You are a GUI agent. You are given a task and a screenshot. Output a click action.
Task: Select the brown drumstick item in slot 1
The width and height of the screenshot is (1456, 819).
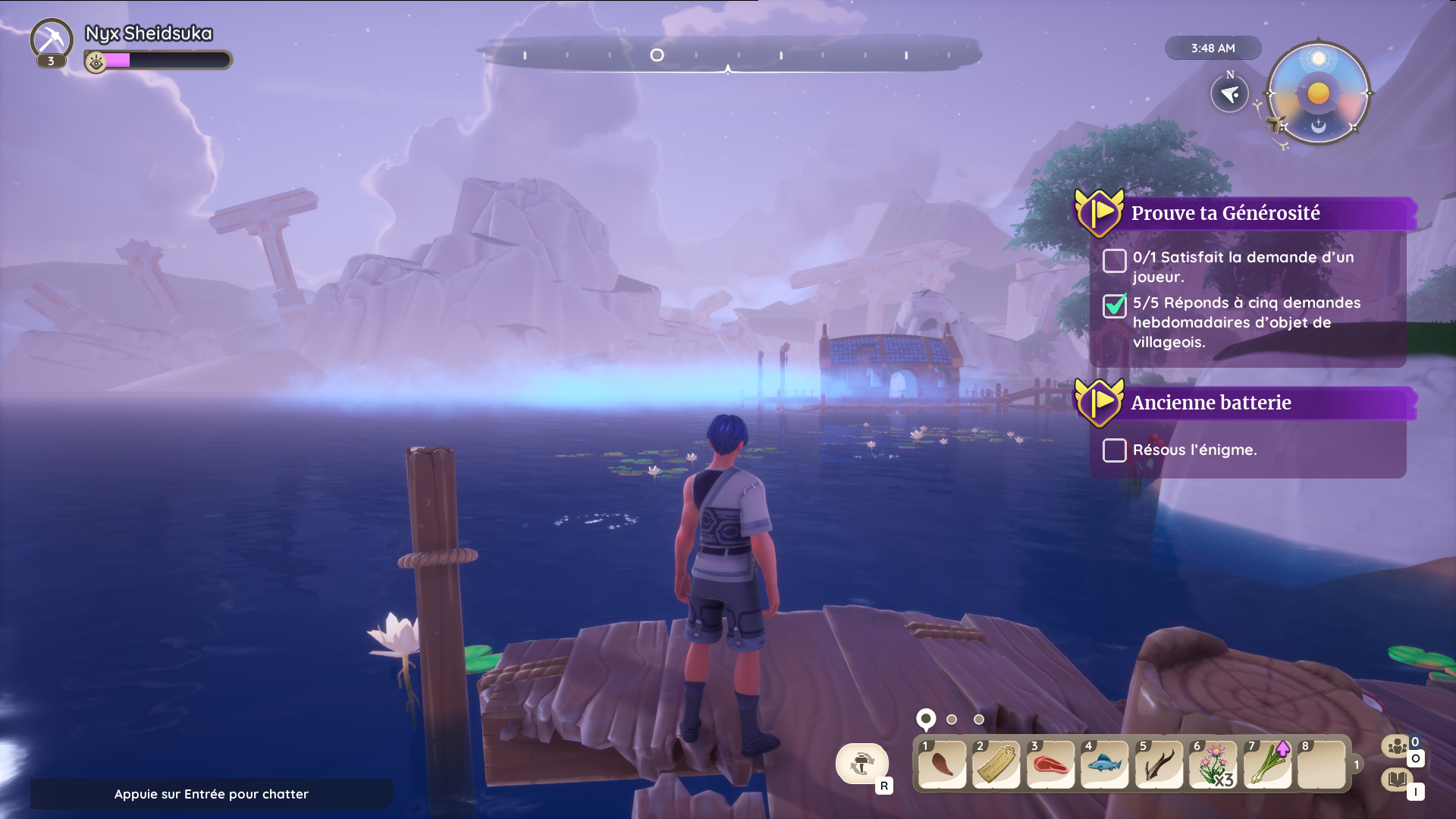click(x=941, y=764)
